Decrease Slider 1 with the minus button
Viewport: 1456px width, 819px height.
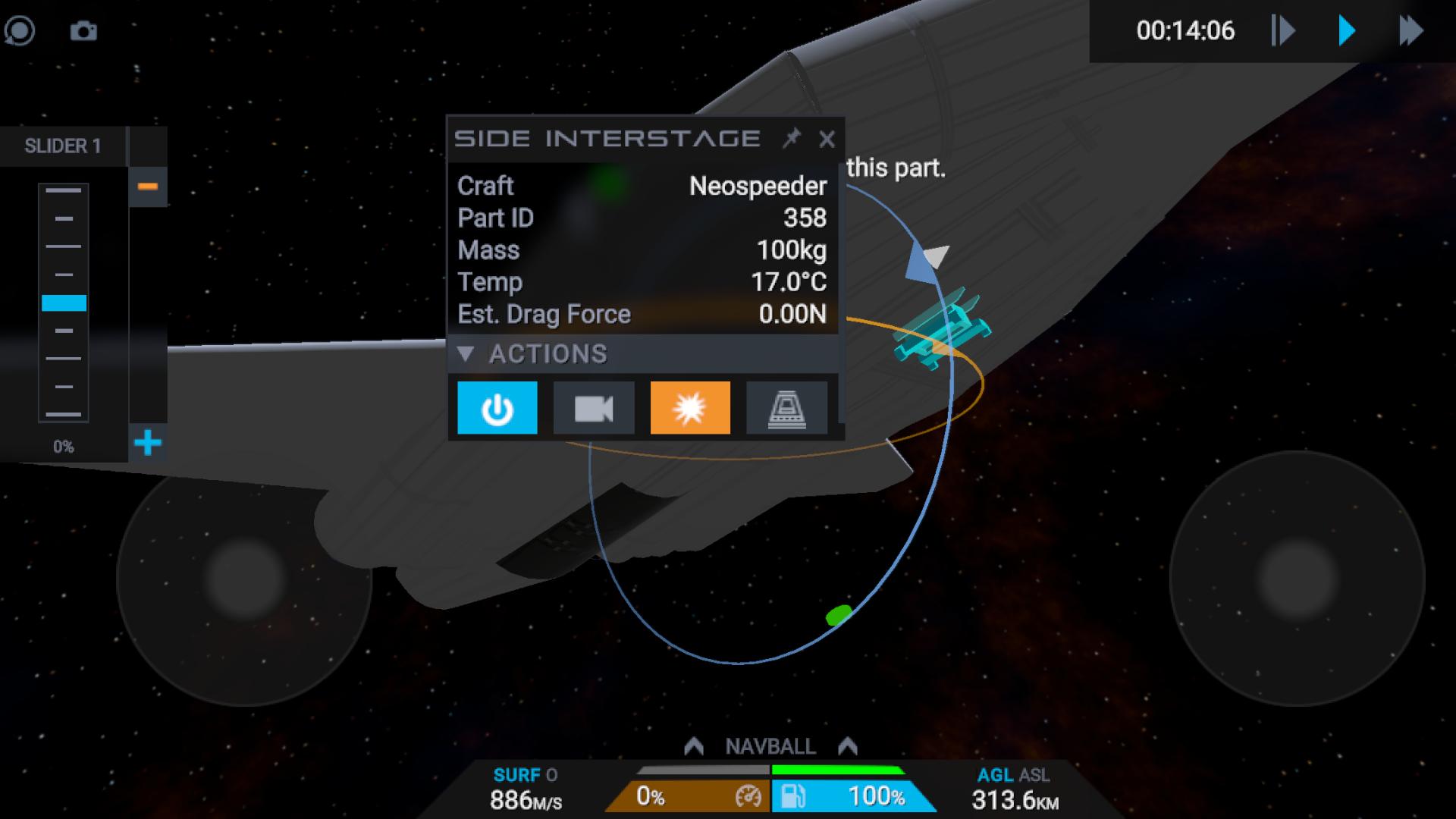(148, 187)
